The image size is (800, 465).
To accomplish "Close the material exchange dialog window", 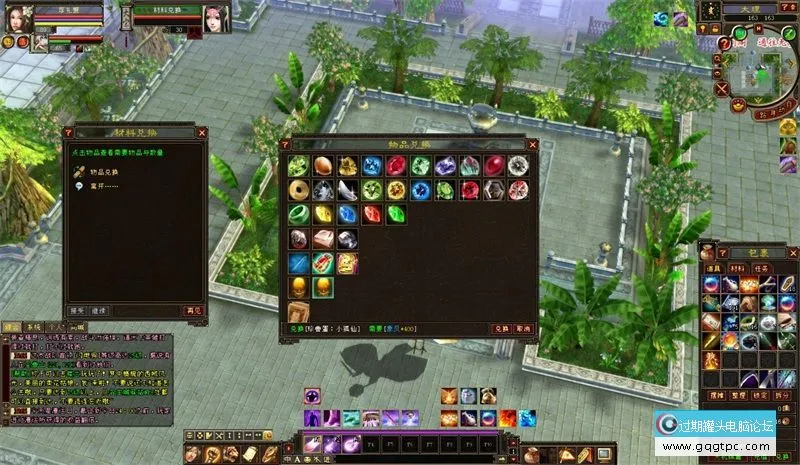I will [202, 131].
